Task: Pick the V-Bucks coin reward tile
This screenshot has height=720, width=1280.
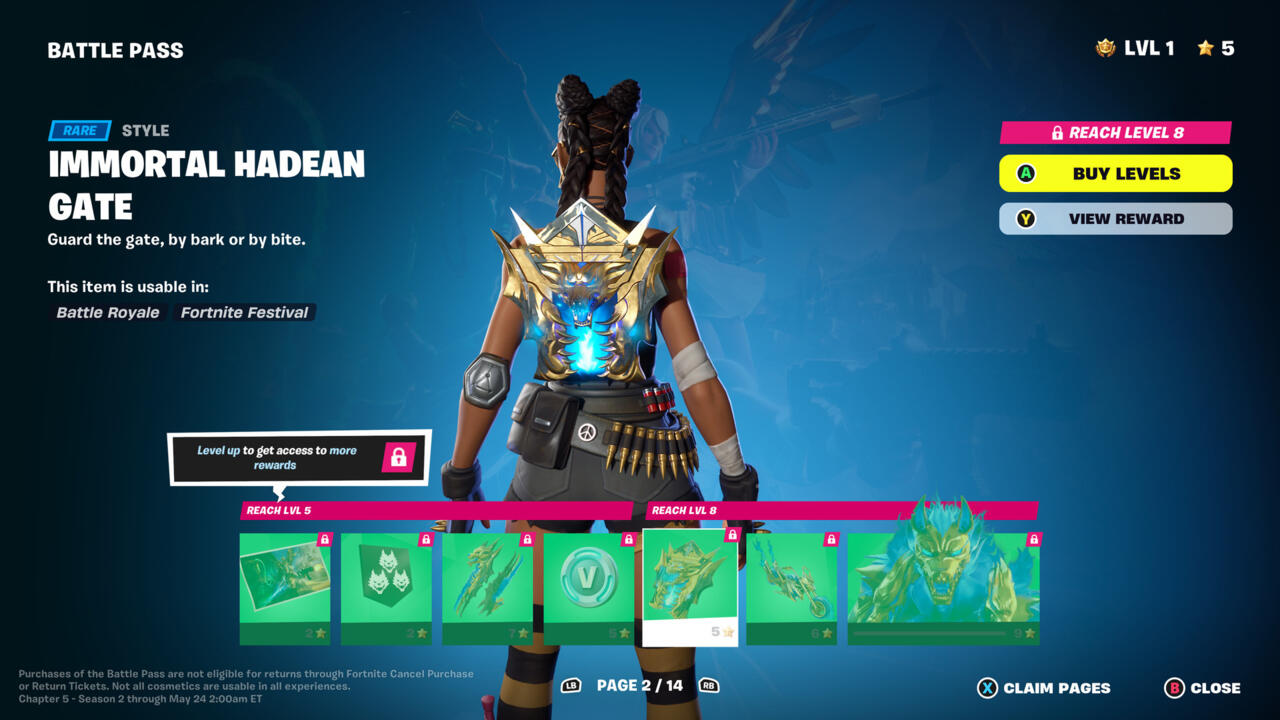Action: 588,588
